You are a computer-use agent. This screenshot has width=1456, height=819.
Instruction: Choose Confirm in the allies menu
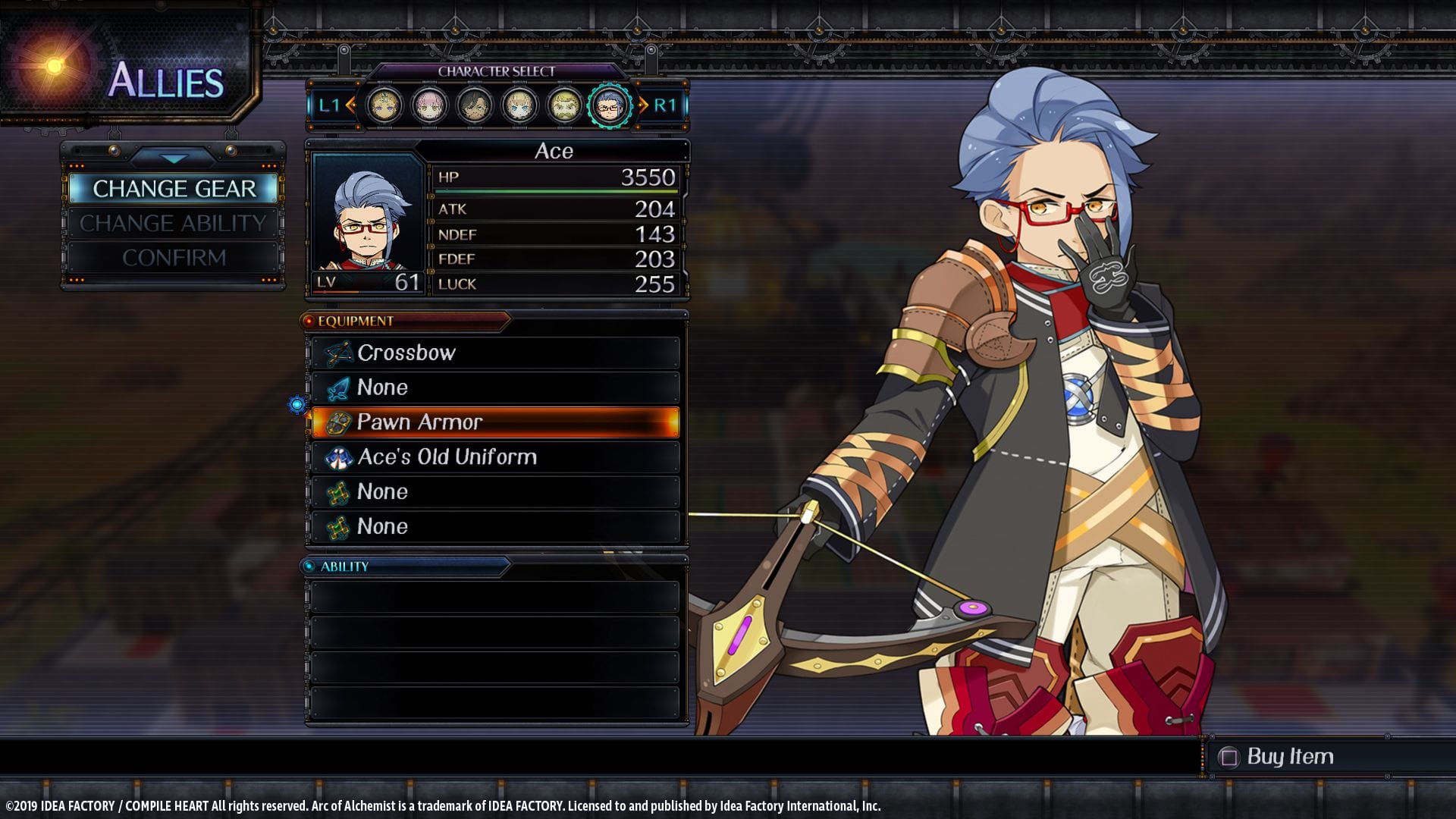[174, 258]
